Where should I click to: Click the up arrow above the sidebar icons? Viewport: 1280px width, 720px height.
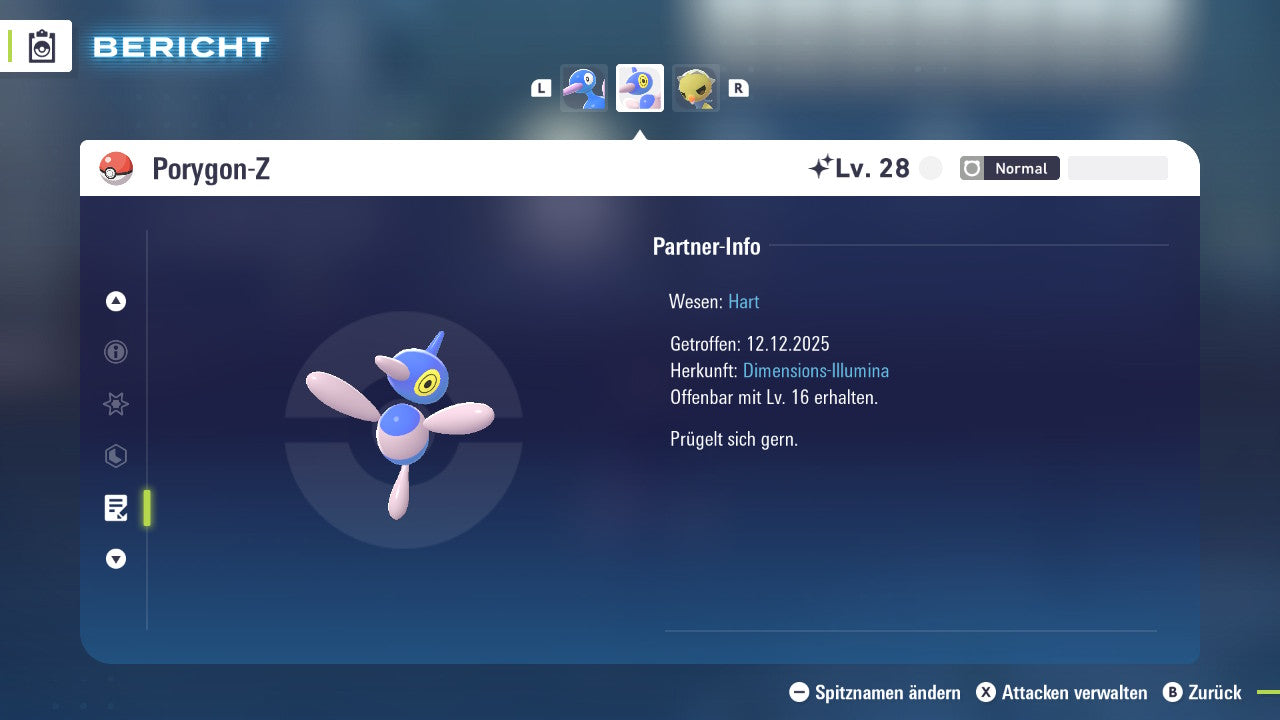tap(115, 301)
